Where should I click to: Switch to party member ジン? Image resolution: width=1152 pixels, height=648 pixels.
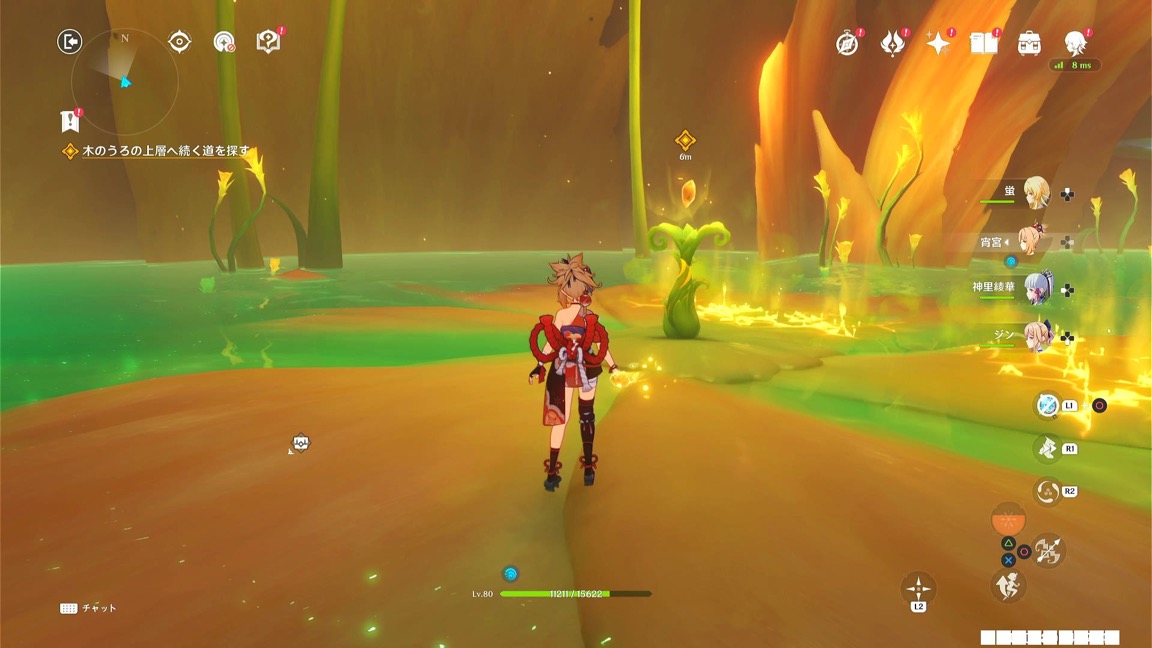pos(1035,337)
